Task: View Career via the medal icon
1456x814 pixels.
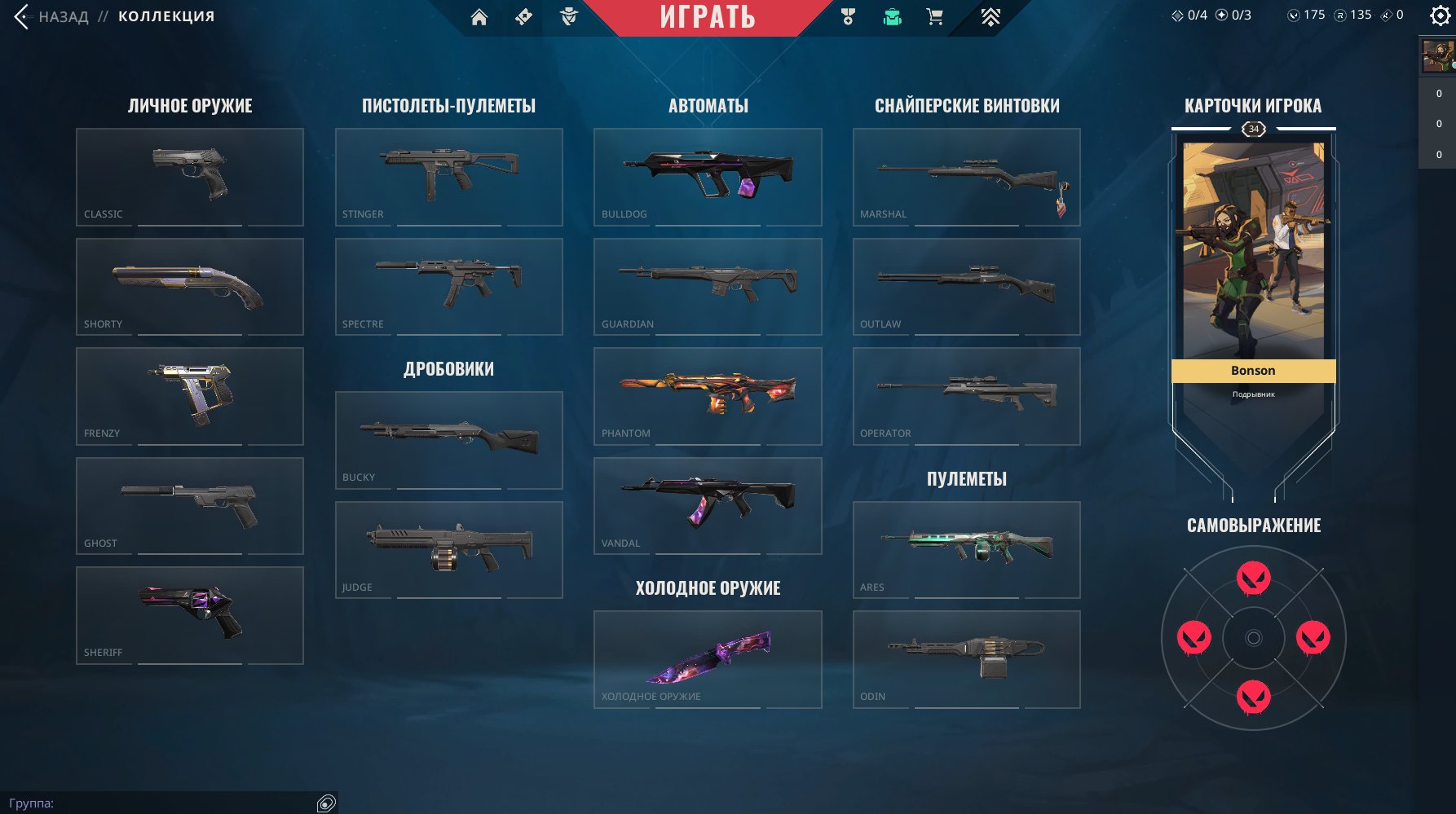Action: point(847,16)
